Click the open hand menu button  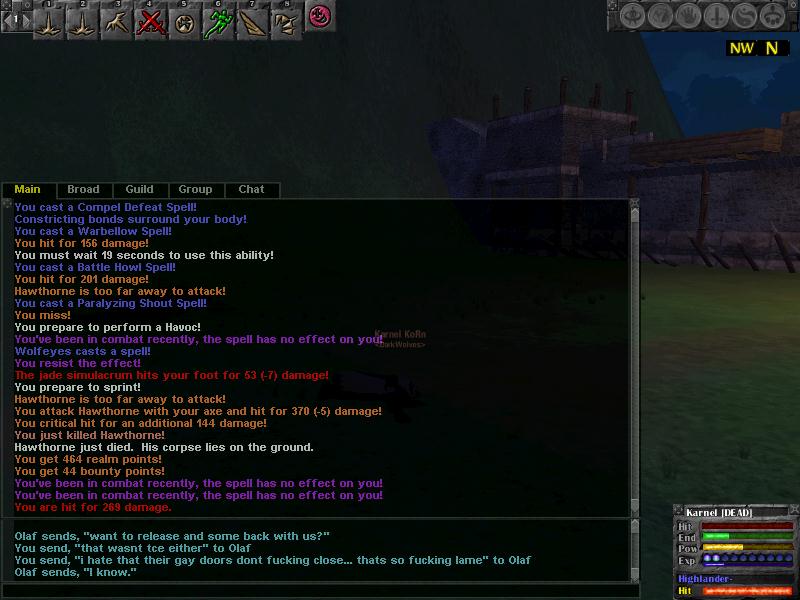click(x=688, y=16)
